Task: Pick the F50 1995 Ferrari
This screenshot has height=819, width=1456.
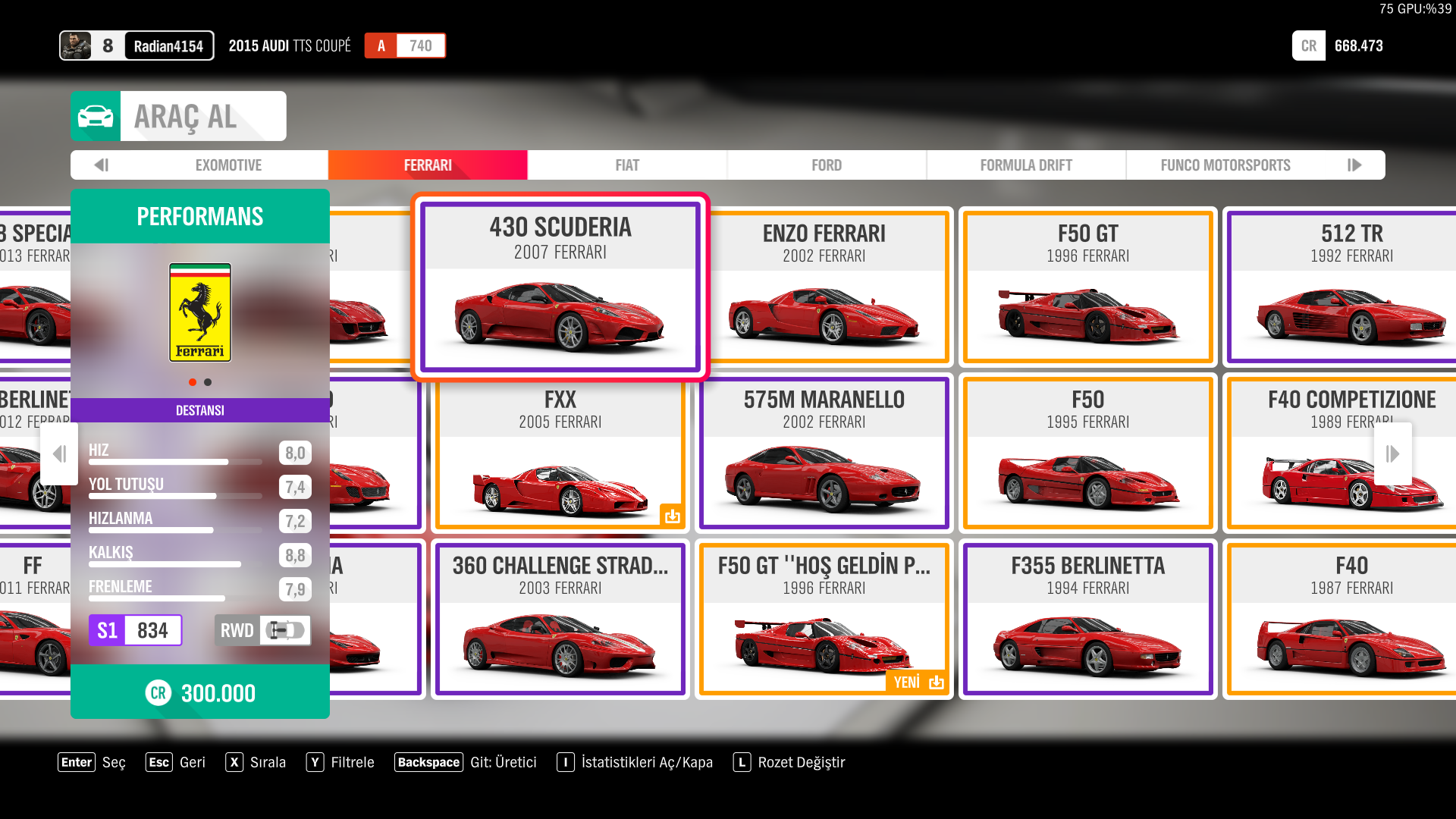Action: [1088, 453]
